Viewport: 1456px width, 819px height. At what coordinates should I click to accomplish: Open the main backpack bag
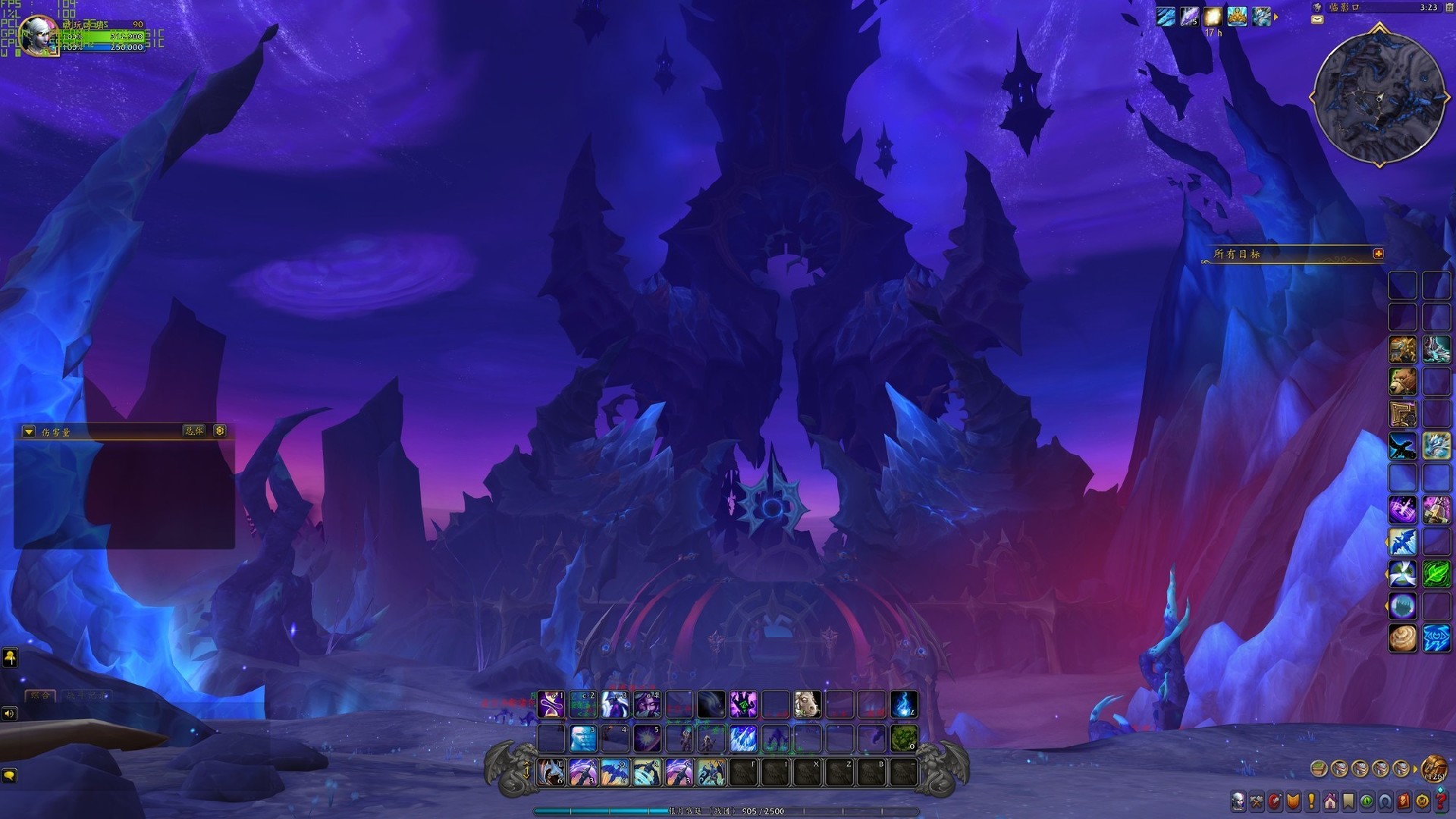click(x=1433, y=769)
